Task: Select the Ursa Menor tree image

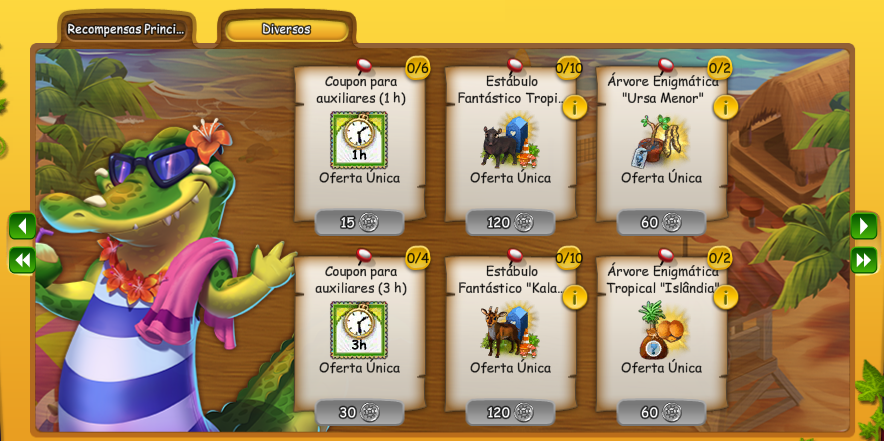Action: [x=660, y=140]
